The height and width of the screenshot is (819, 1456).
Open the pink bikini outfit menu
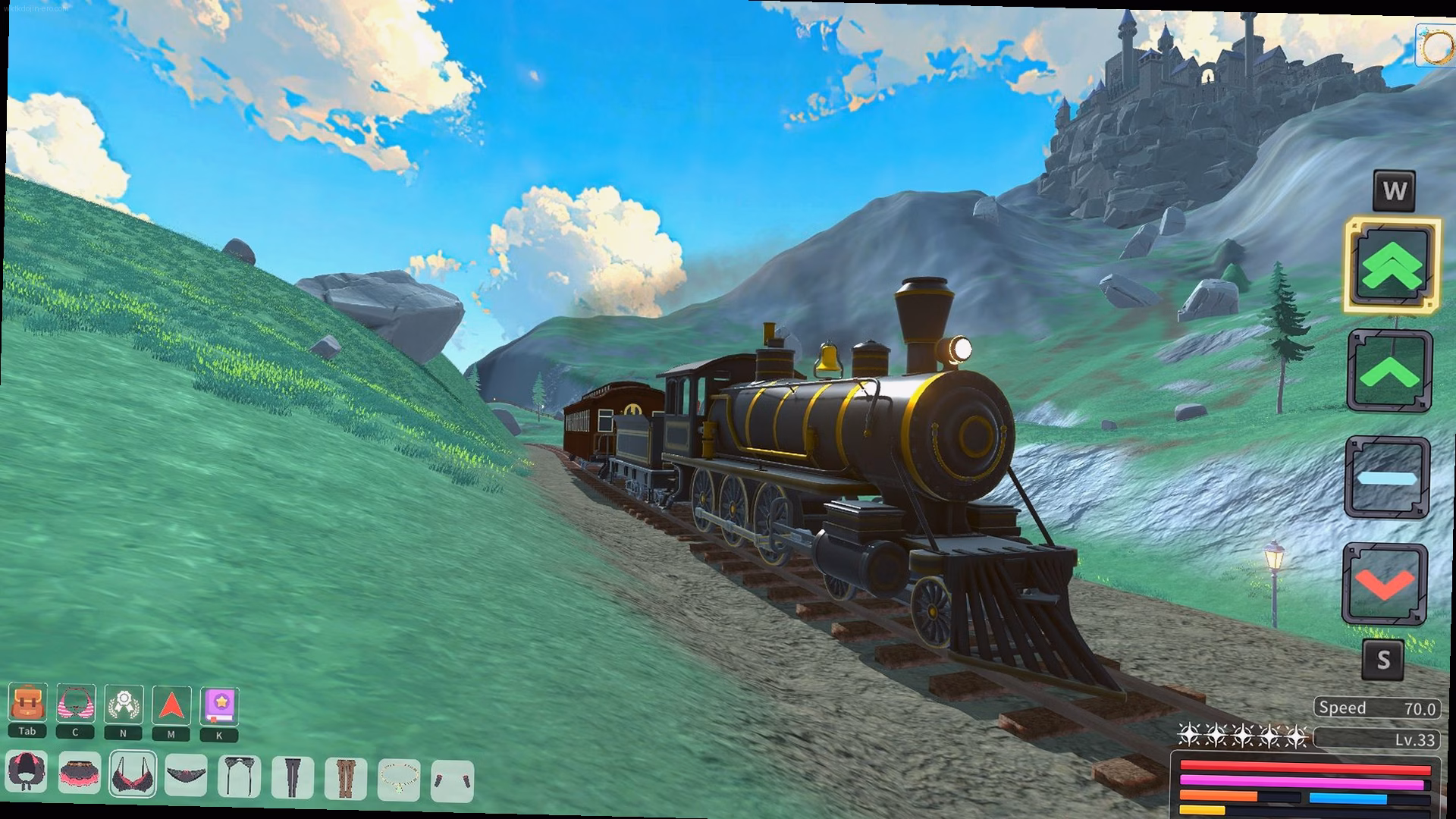76,704
